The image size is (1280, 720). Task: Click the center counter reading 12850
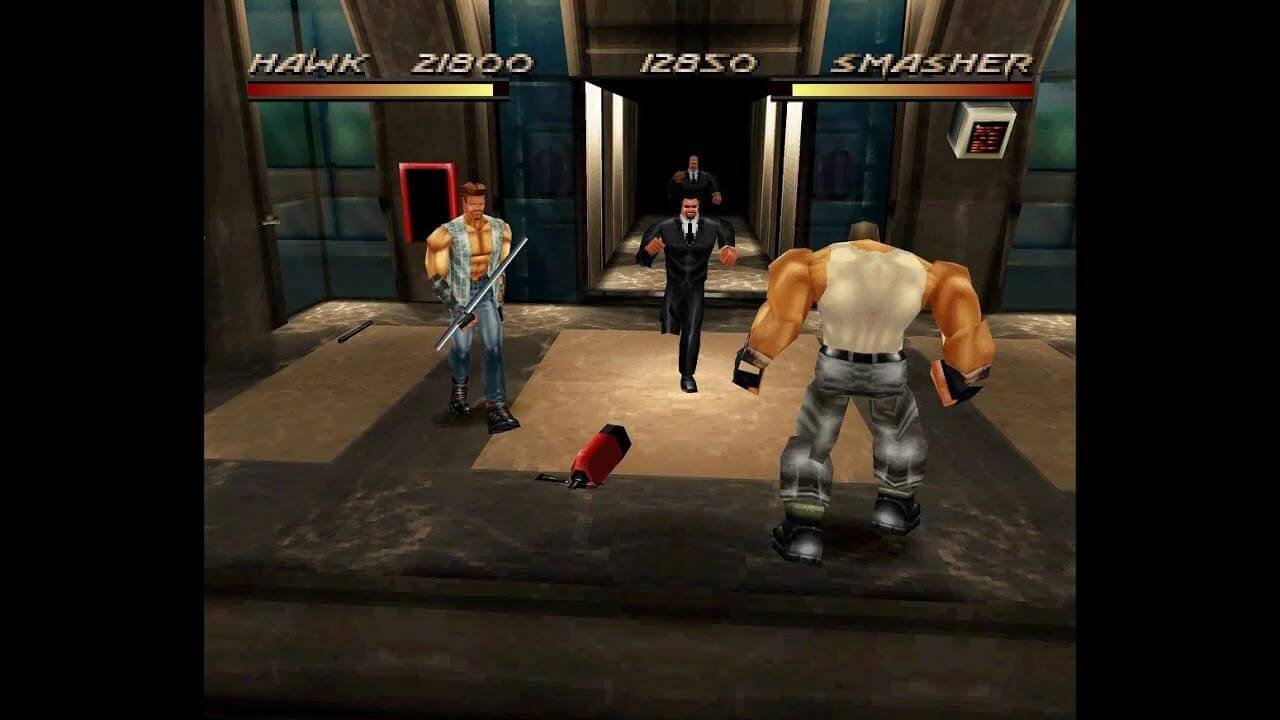pos(700,62)
